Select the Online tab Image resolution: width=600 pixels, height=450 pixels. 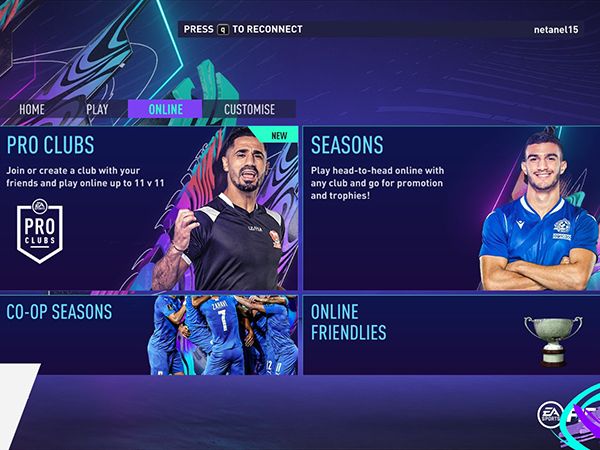pyautogui.click(x=165, y=109)
